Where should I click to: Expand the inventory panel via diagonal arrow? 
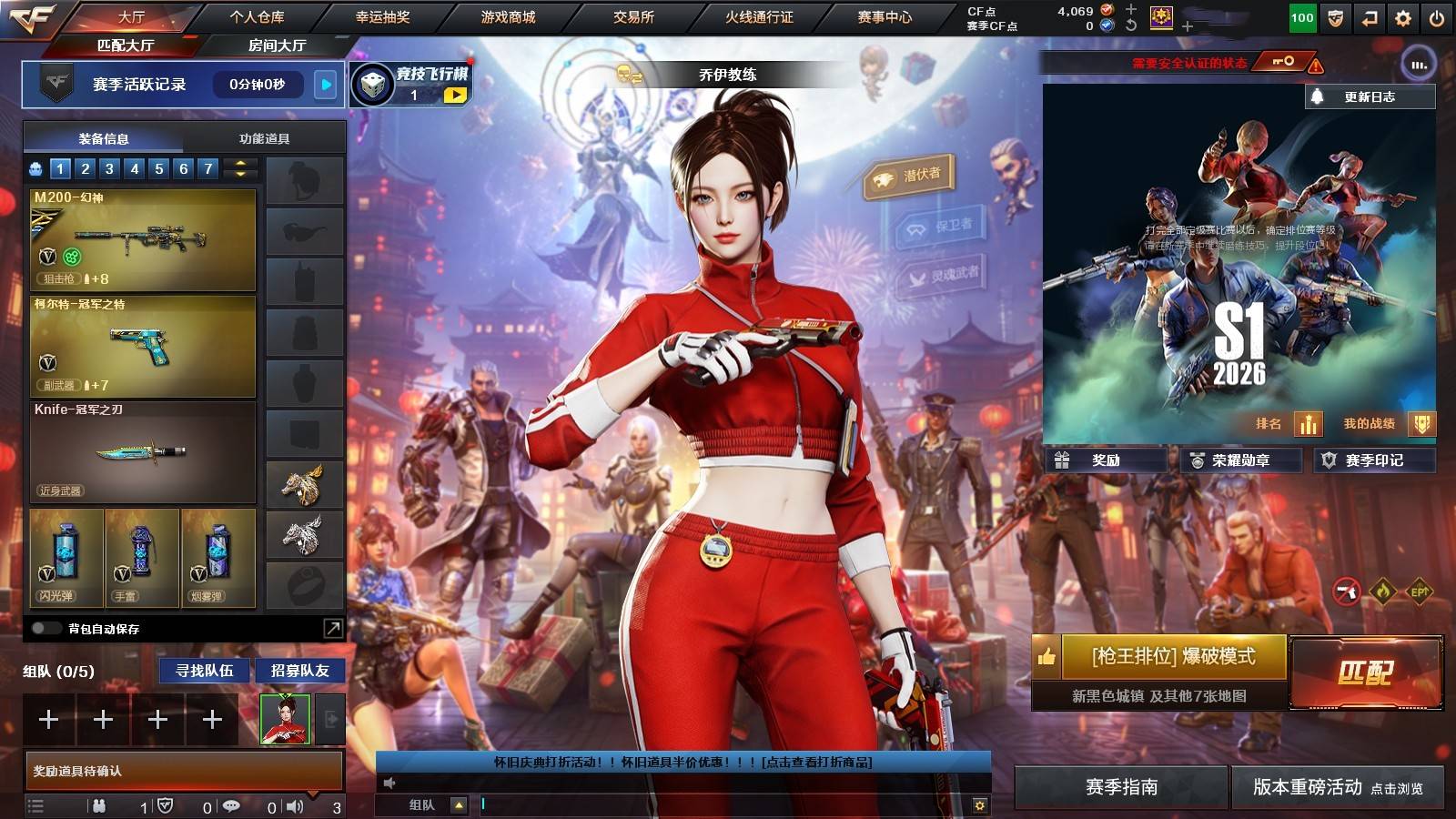click(333, 628)
